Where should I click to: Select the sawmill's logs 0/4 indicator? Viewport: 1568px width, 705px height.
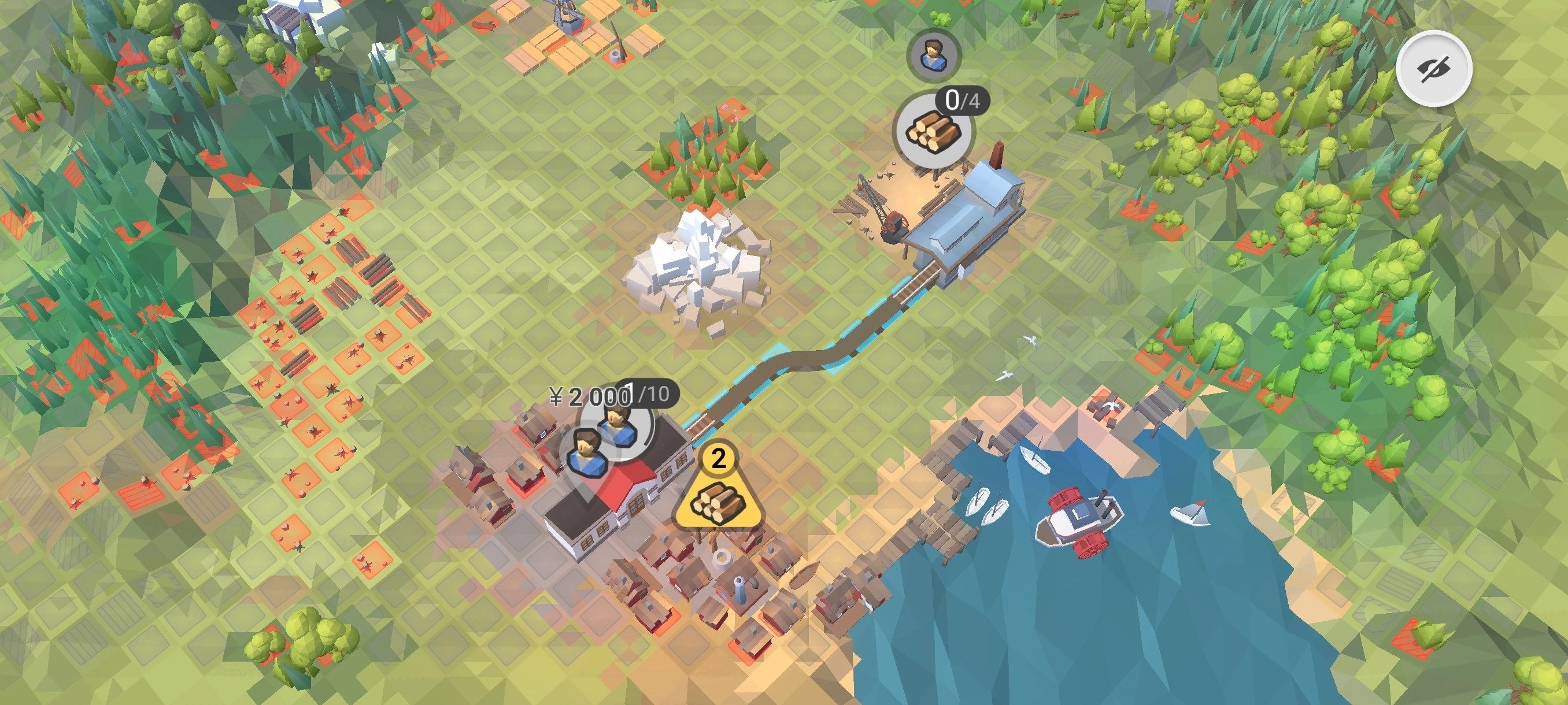933,131
